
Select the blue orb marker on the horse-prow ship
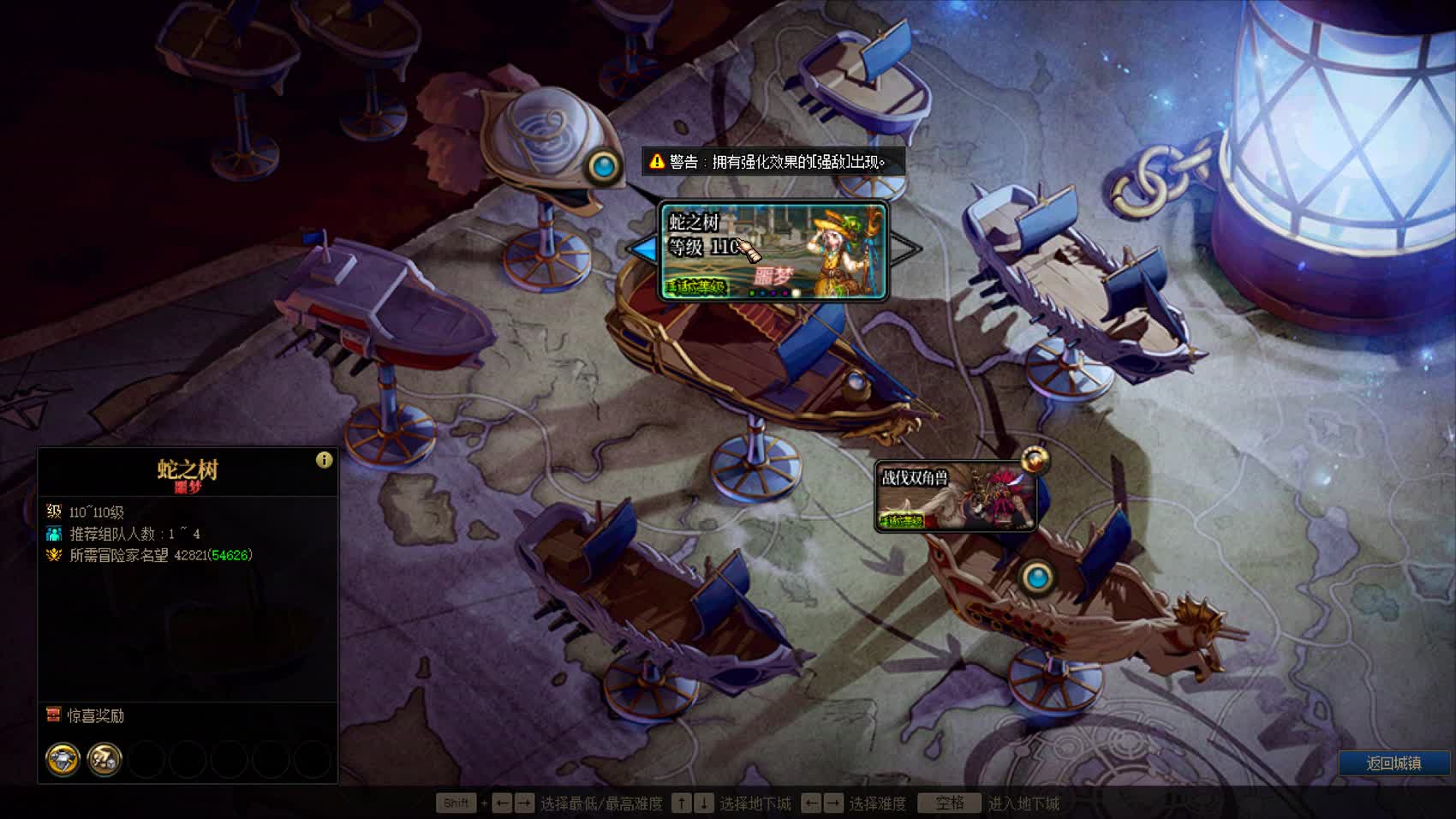[1038, 577]
